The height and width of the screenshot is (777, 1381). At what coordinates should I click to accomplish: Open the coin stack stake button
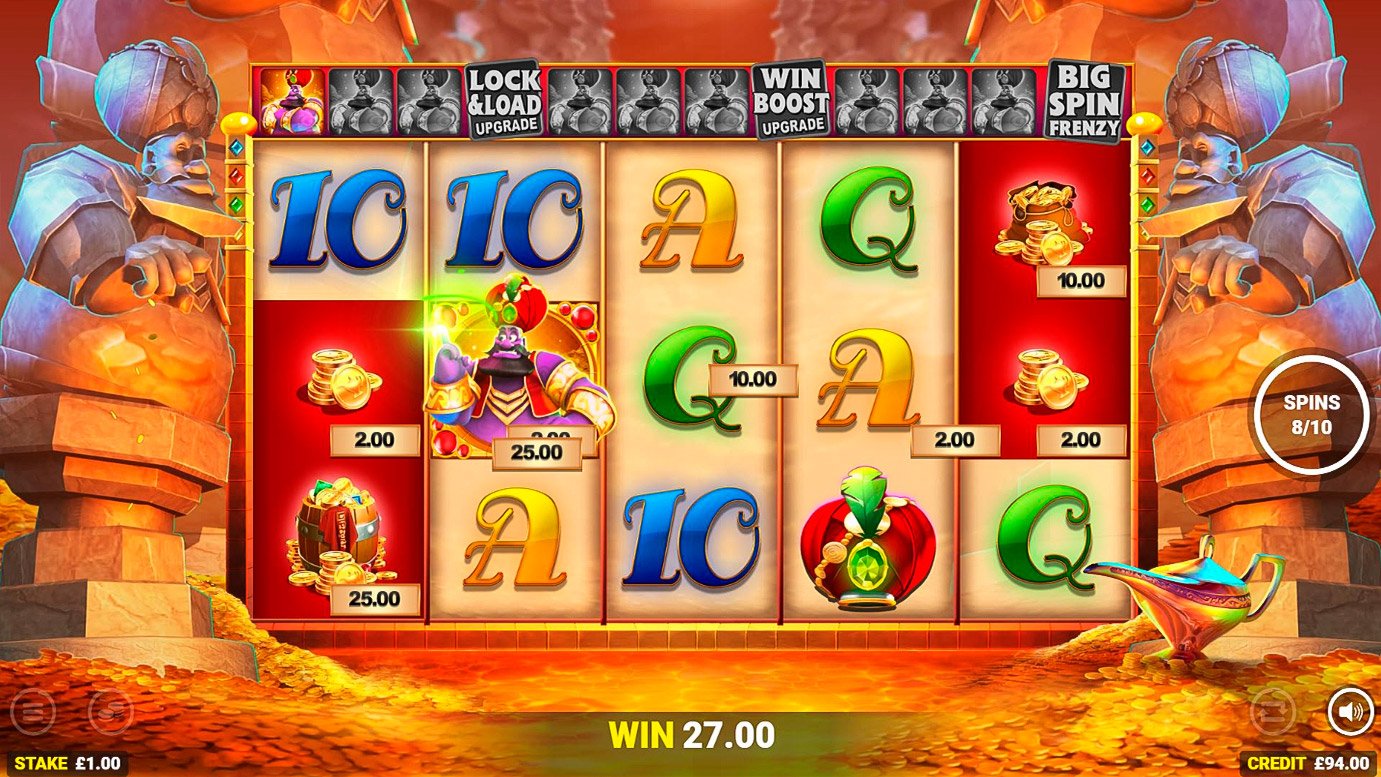tap(110, 712)
